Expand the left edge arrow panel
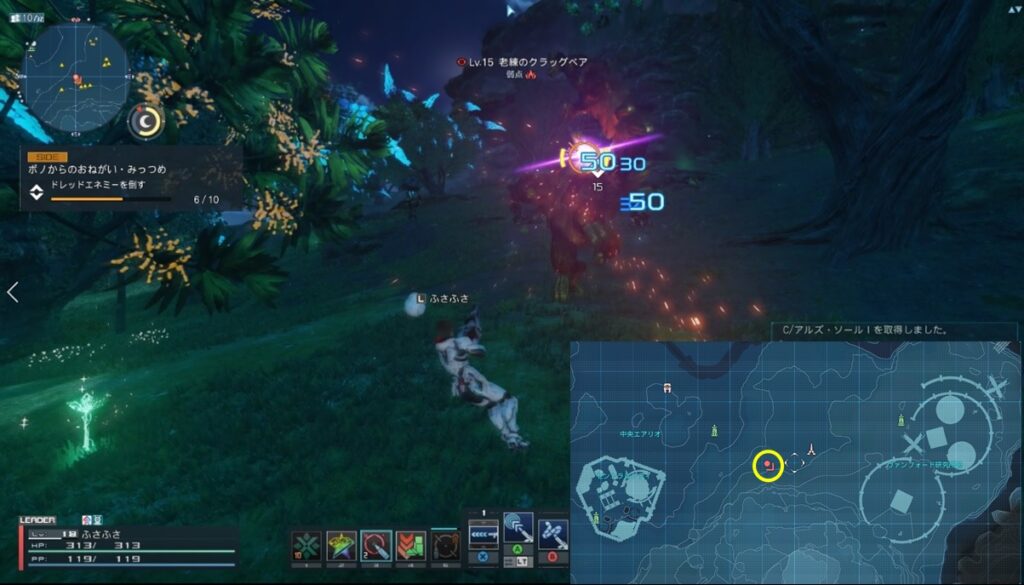Image resolution: width=1024 pixels, height=585 pixels. click(12, 292)
